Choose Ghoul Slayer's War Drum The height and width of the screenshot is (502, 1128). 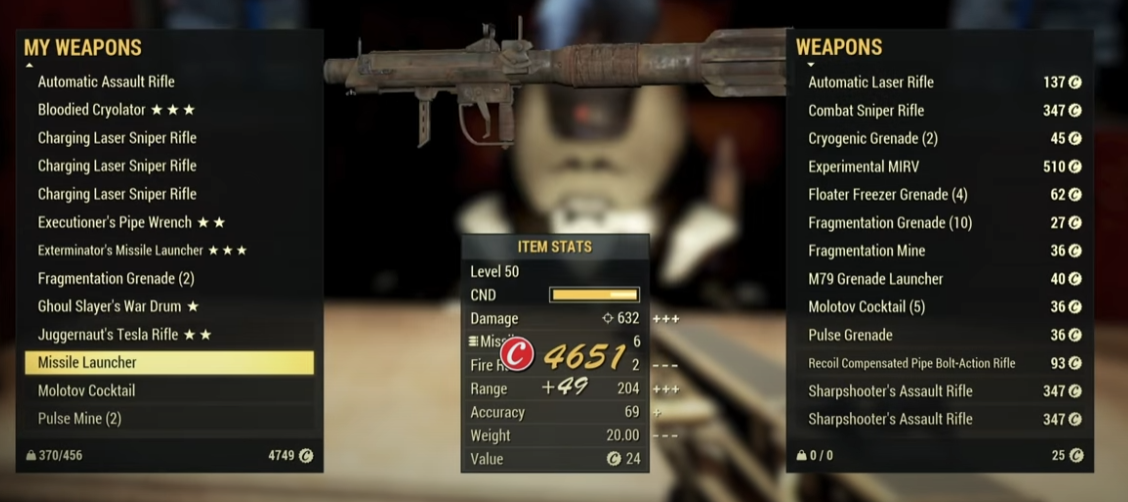pos(118,306)
